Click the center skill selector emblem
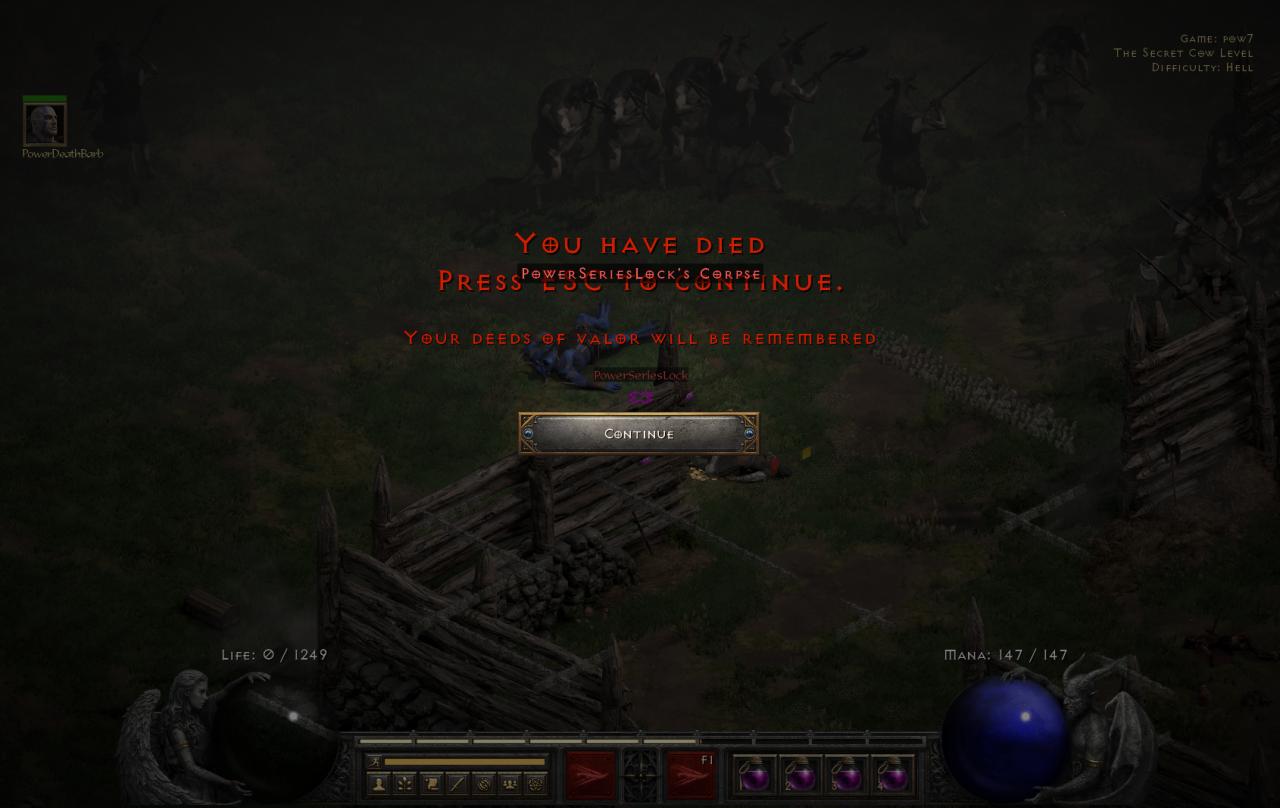Image resolution: width=1280 pixels, height=808 pixels. [x=638, y=773]
